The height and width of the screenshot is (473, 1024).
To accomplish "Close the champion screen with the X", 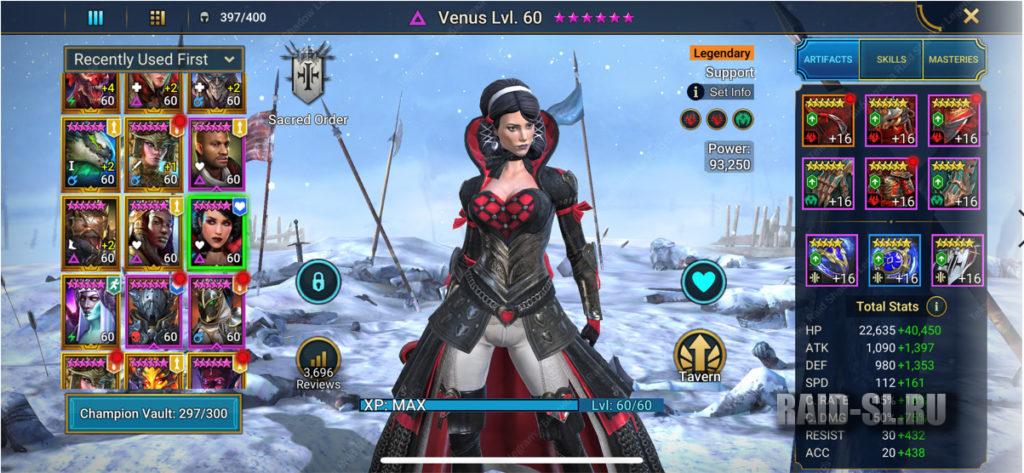I will pyautogui.click(x=970, y=16).
